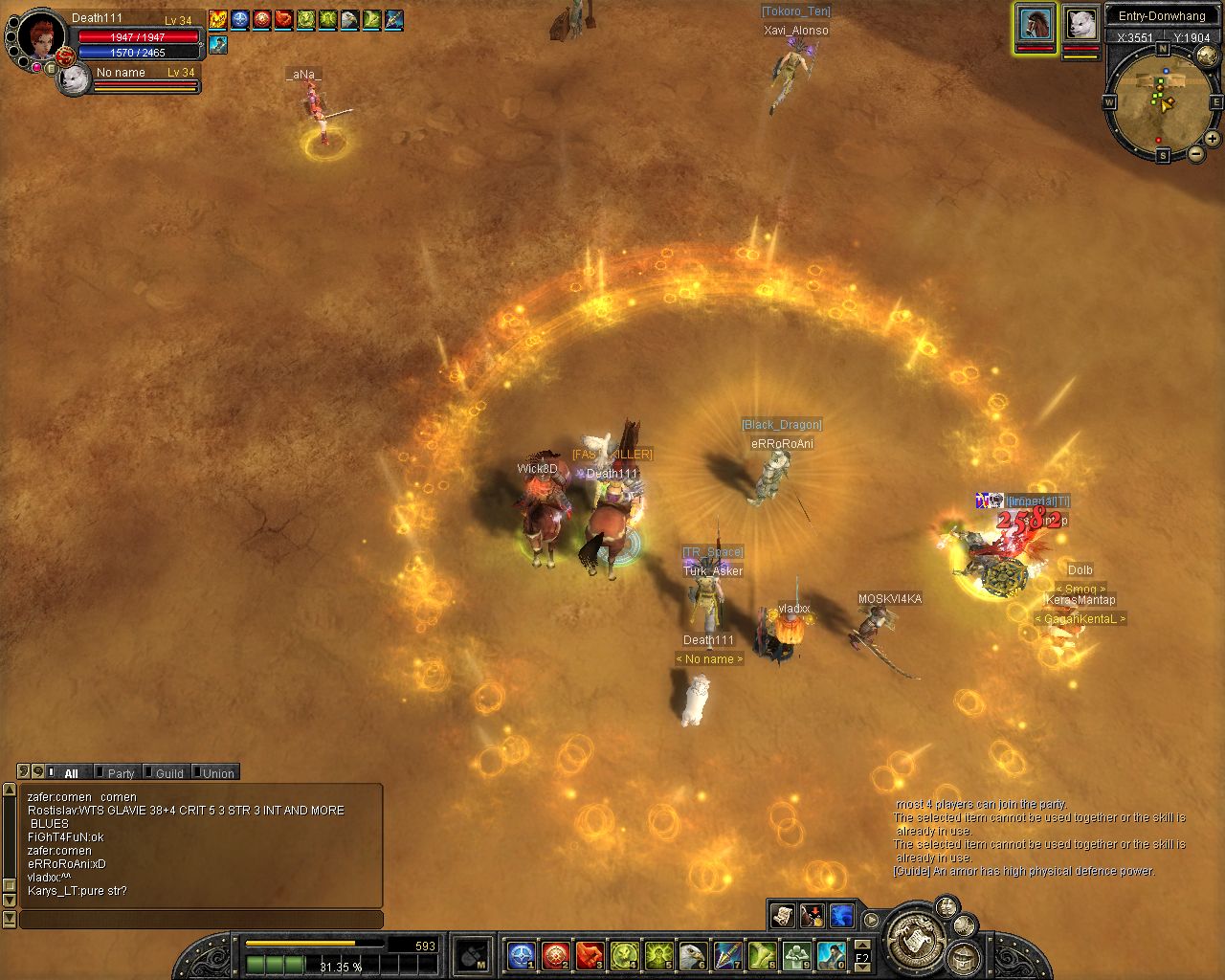Fire the arrow skill in slot 7
Viewport: 1225px width, 980px height.
[727, 954]
